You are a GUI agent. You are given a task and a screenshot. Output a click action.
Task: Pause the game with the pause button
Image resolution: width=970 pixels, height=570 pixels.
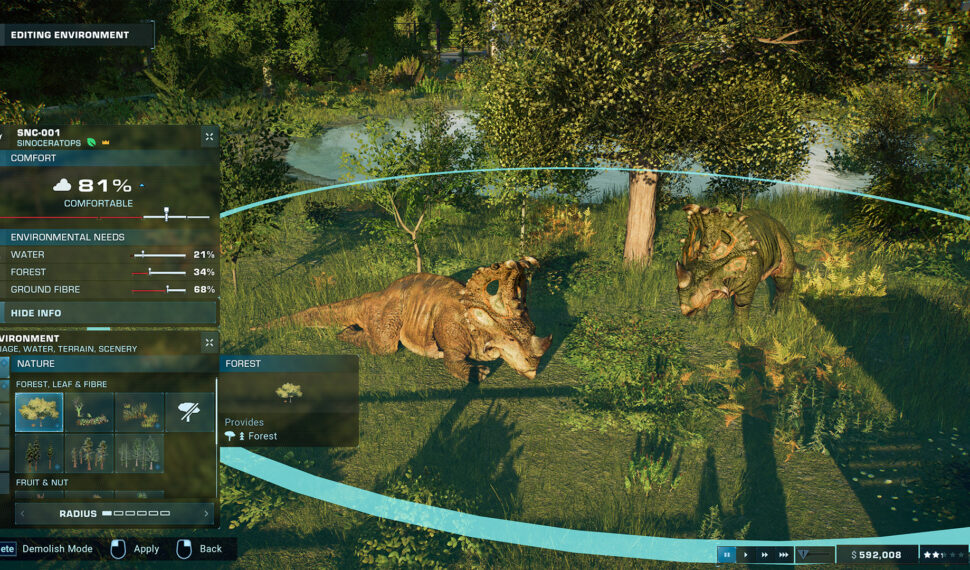pyautogui.click(x=727, y=554)
